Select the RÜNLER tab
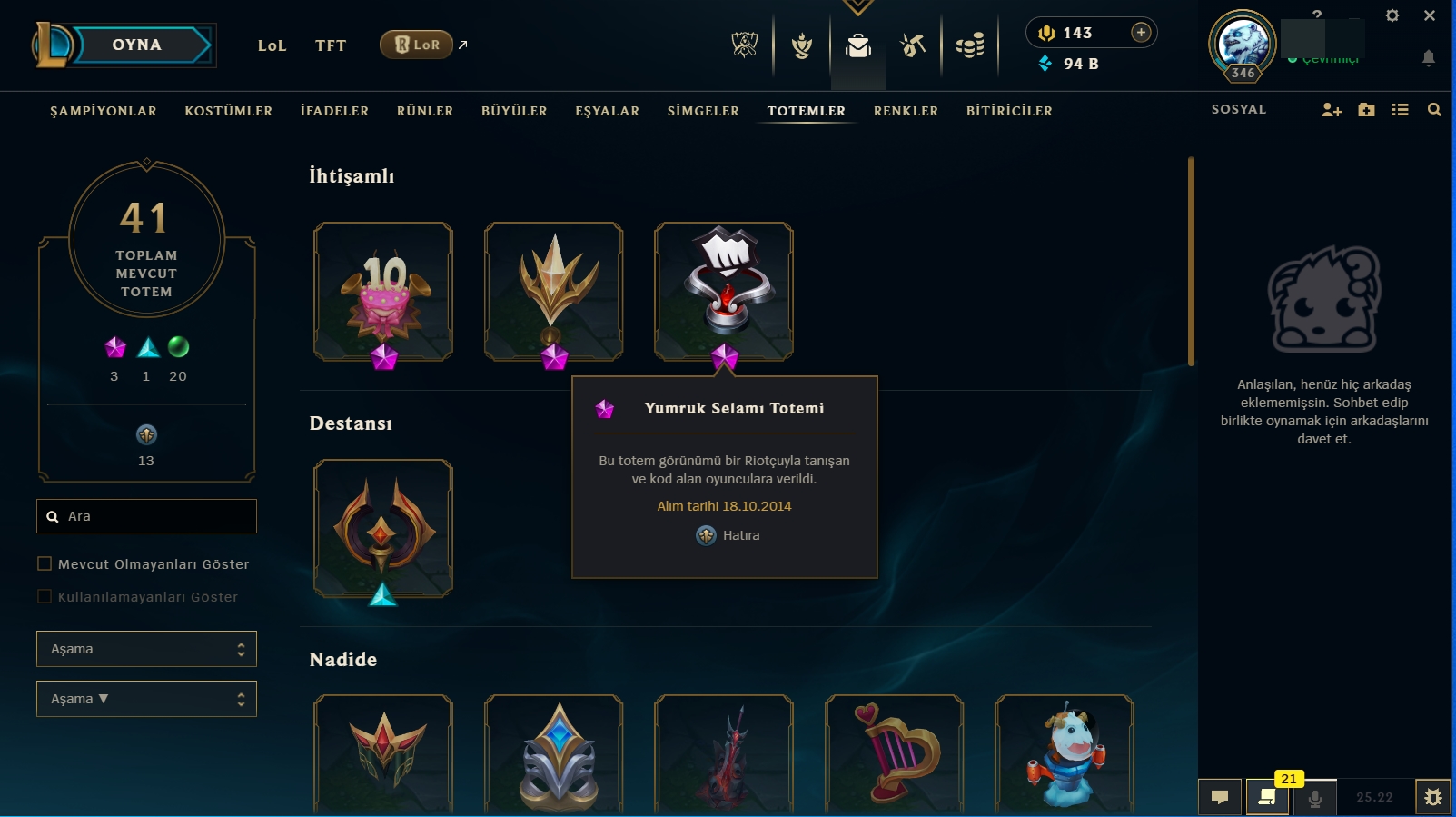Screen dimensions: 1456x817 (x=425, y=111)
